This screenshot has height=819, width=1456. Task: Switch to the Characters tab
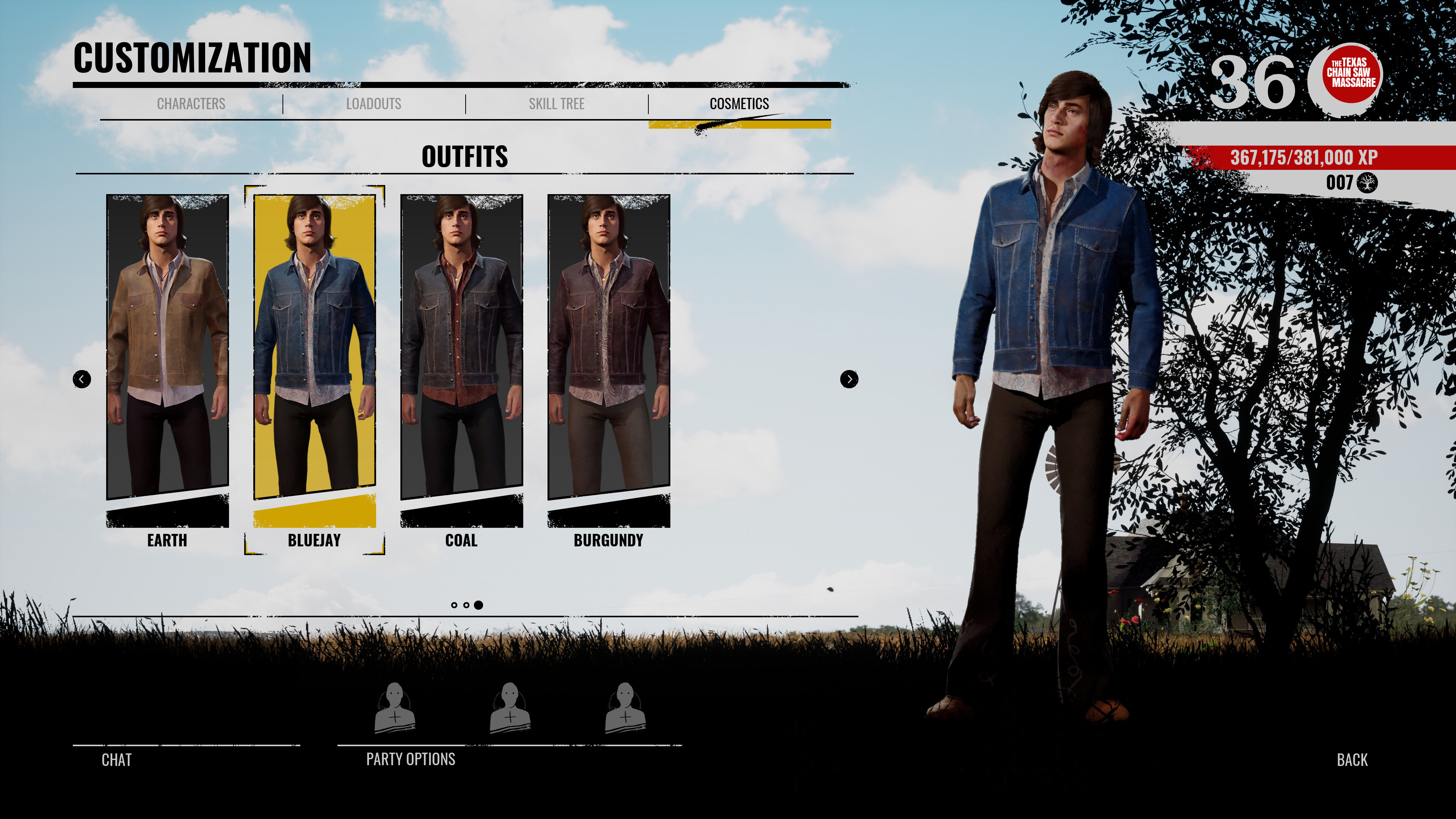(190, 104)
